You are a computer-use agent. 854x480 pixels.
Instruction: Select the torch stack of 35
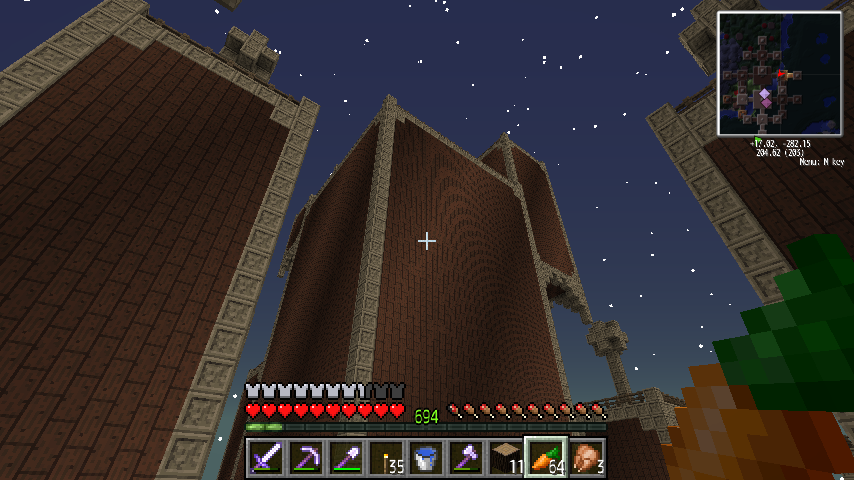(x=386, y=458)
